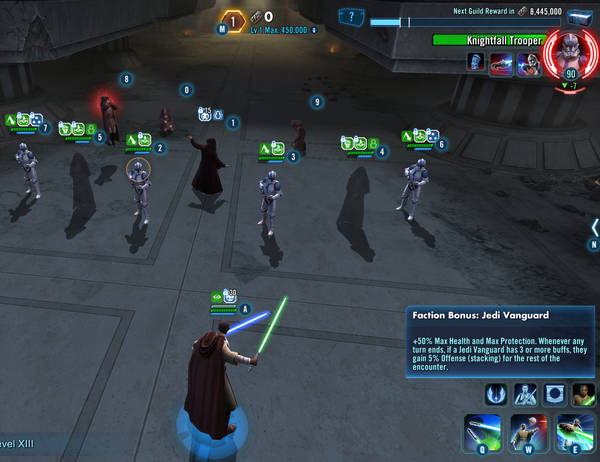Open the guild reward crate
Screen dimensions: 600x462
(581, 16)
